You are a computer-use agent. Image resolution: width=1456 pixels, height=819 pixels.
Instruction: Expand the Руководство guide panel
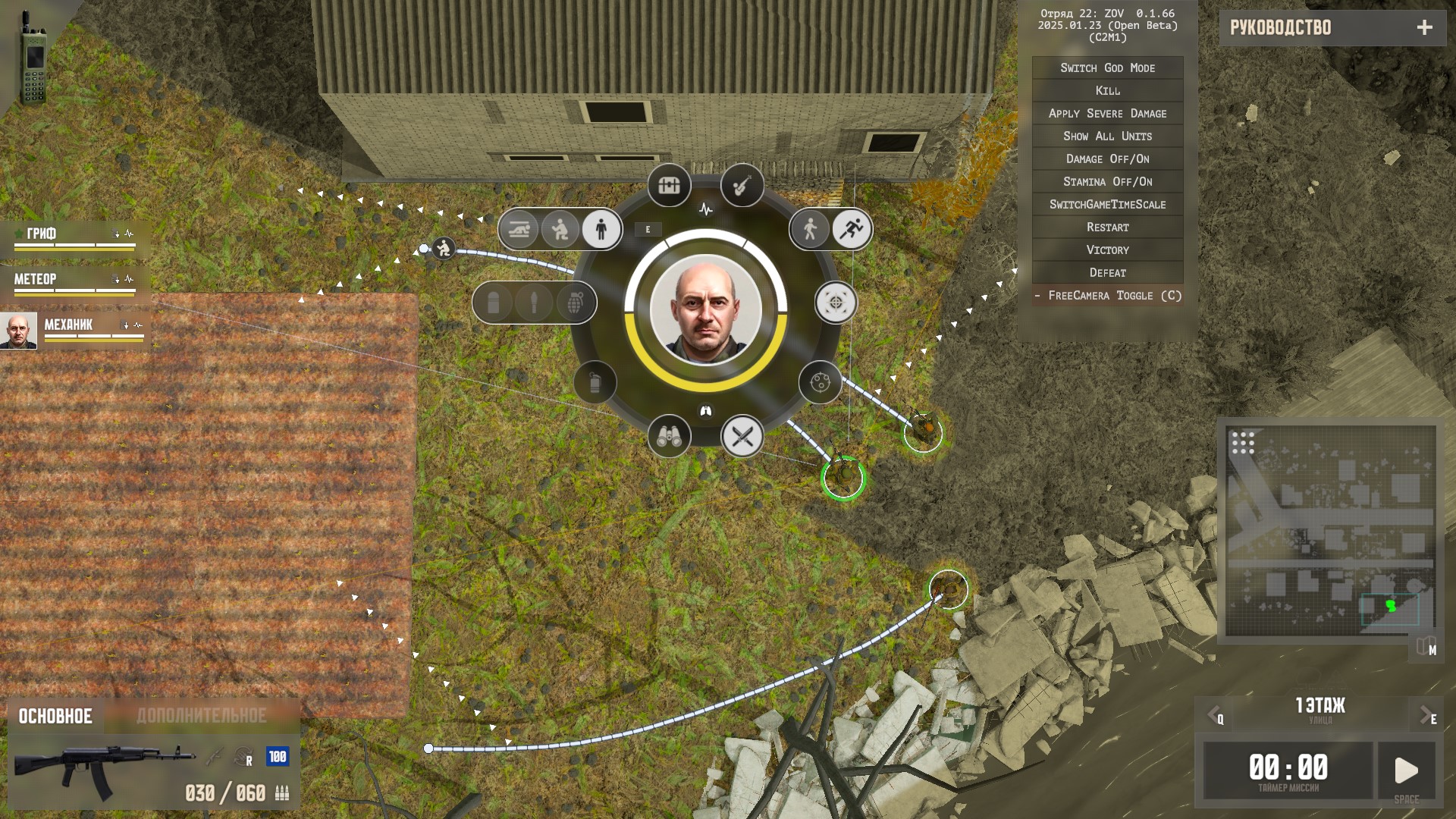pyautogui.click(x=1424, y=28)
